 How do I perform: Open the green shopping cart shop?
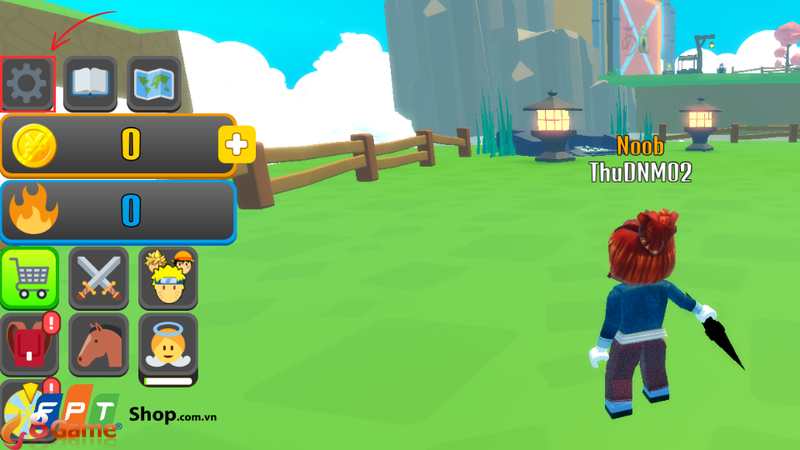pos(29,277)
